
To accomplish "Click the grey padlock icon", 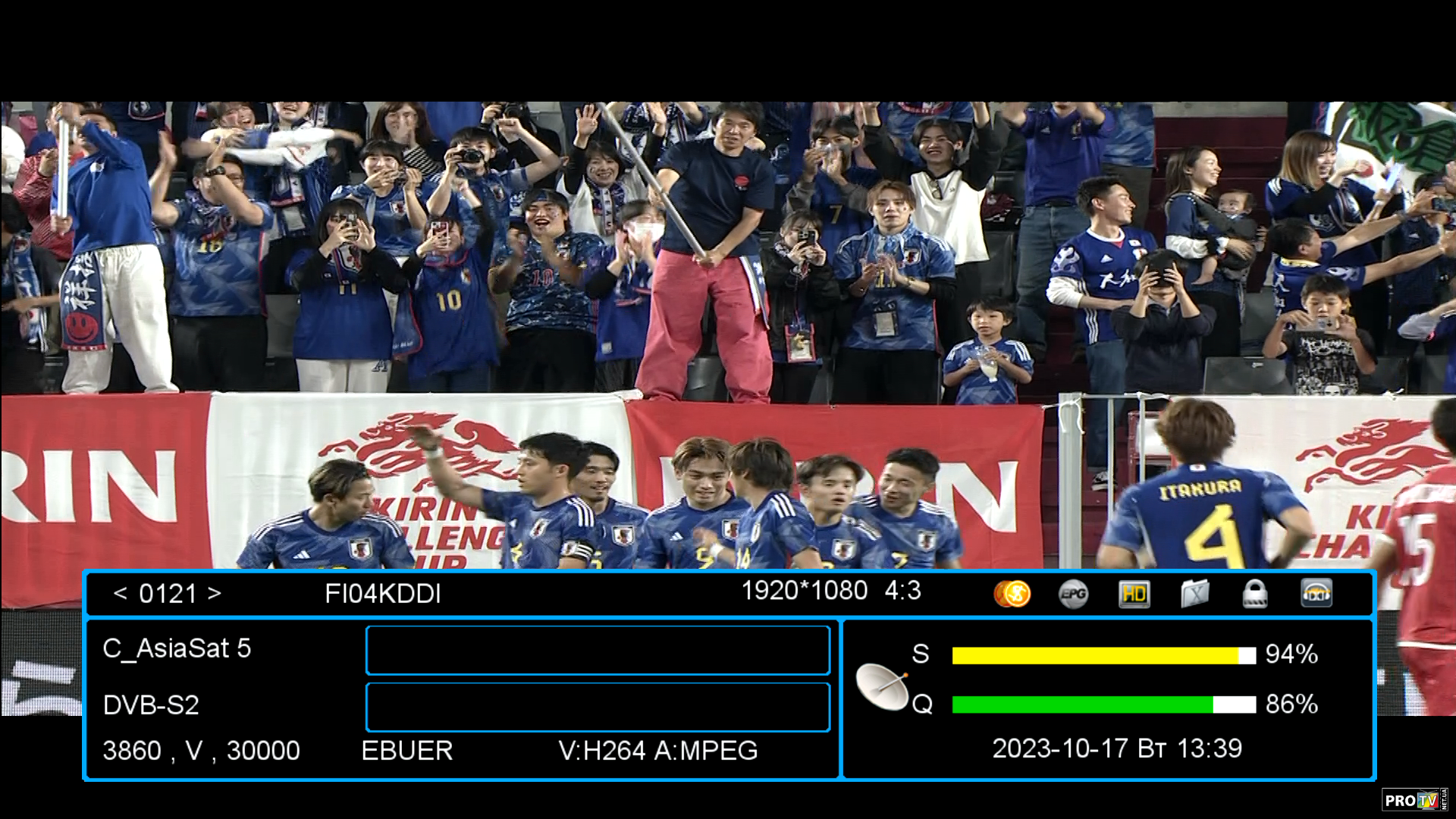I will click(x=1255, y=594).
